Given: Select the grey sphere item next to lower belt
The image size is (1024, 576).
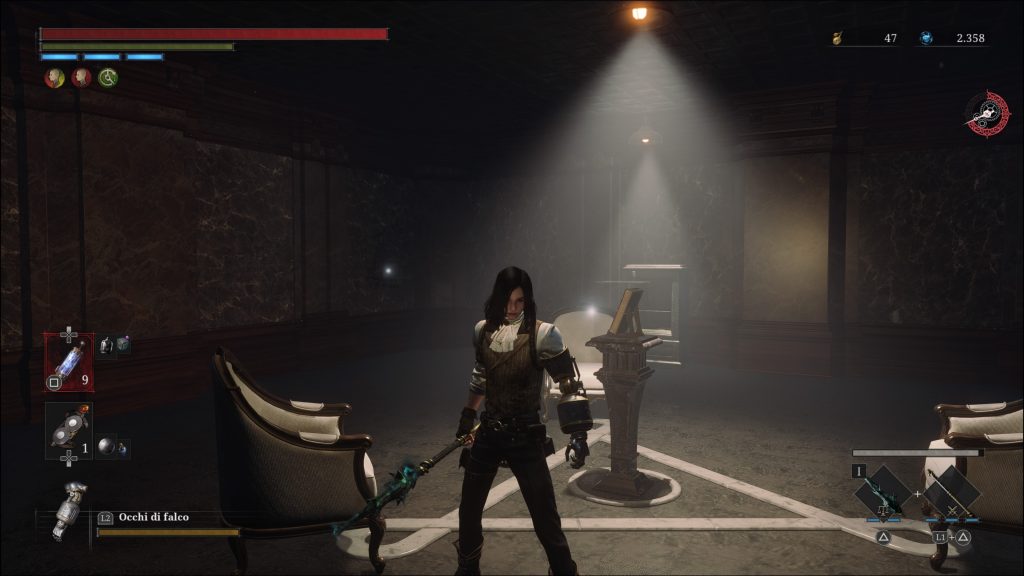Looking at the screenshot, I should 104,447.
